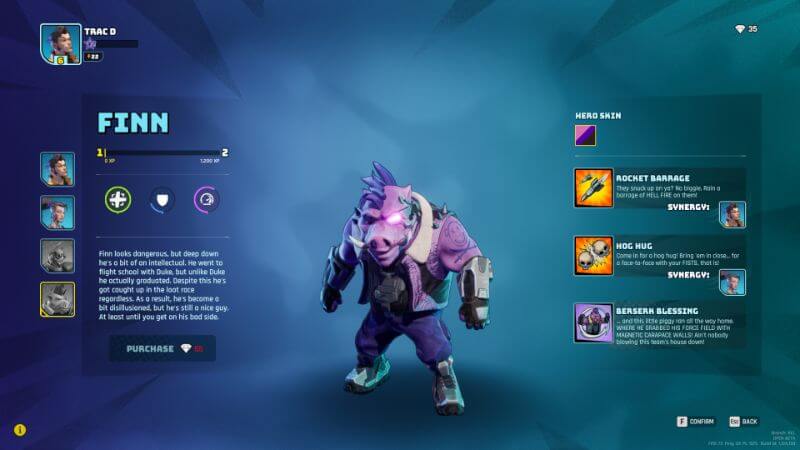This screenshot has width=800, height=450.
Task: Click the green cross role icon
Action: 118,199
